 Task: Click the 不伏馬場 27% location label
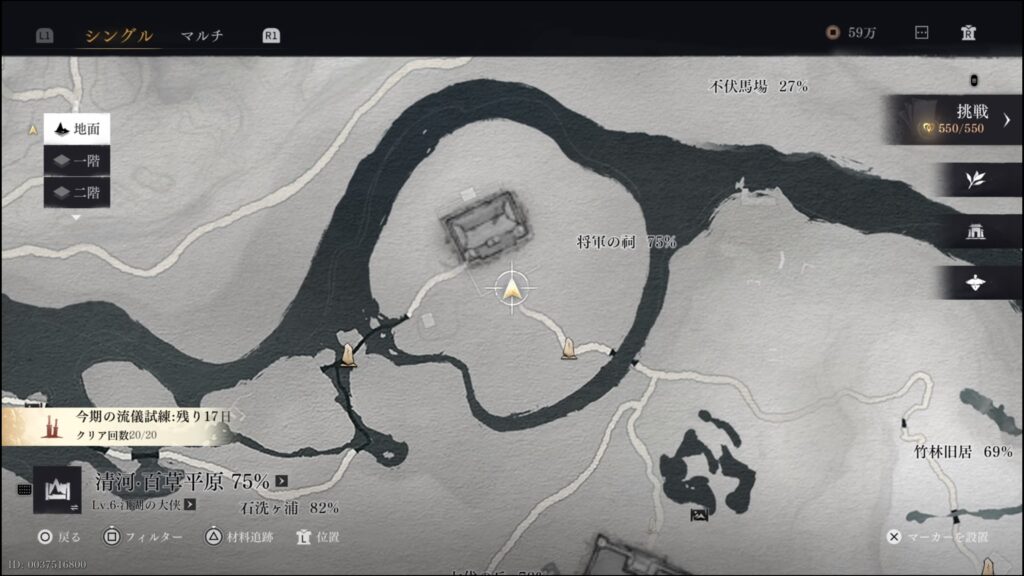coord(757,86)
